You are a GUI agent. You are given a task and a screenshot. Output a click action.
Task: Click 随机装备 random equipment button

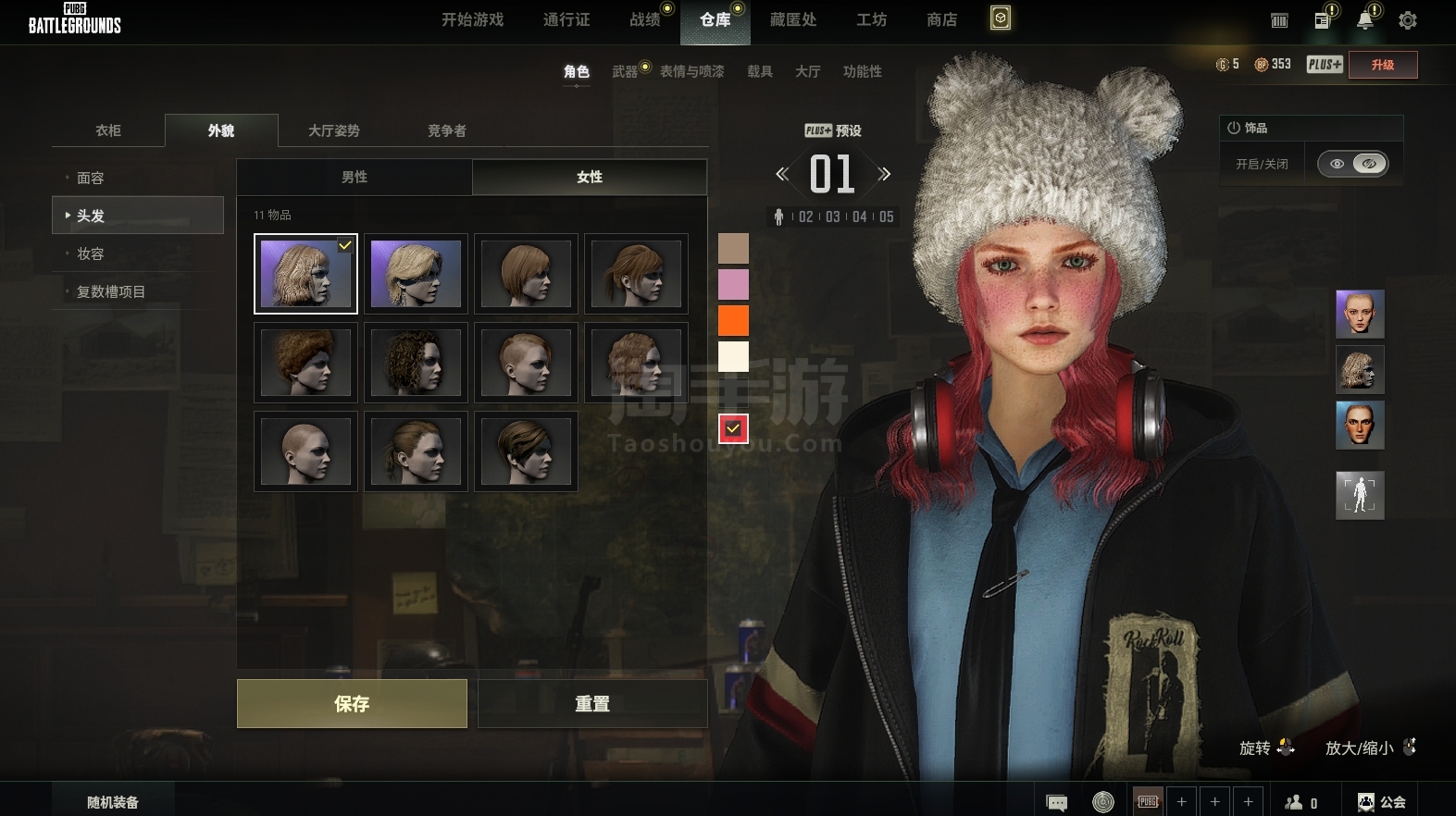[113, 802]
